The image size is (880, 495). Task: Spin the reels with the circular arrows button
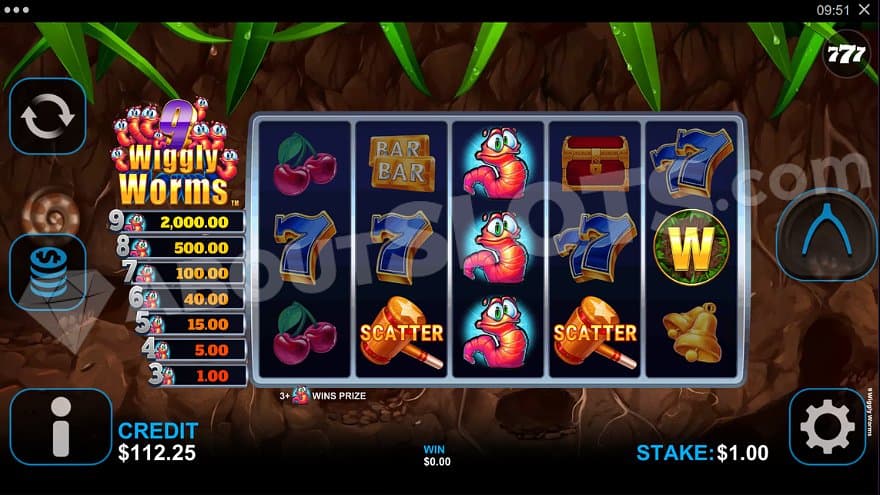click(48, 117)
